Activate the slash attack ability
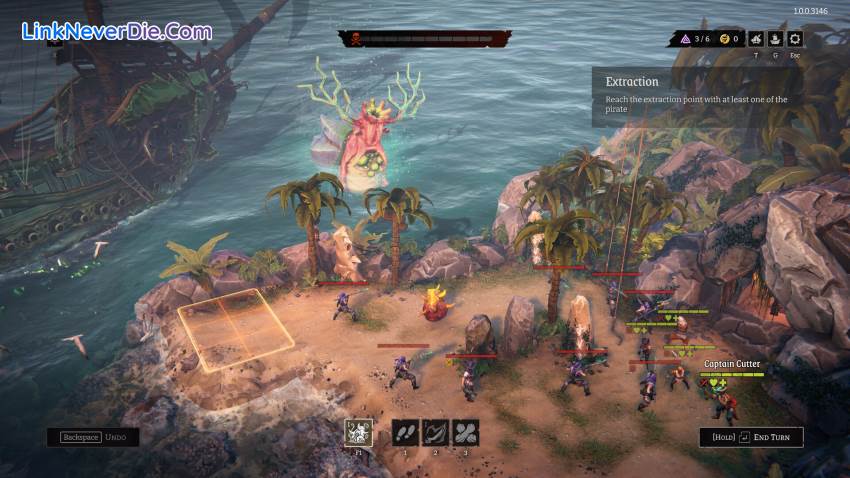 point(436,432)
